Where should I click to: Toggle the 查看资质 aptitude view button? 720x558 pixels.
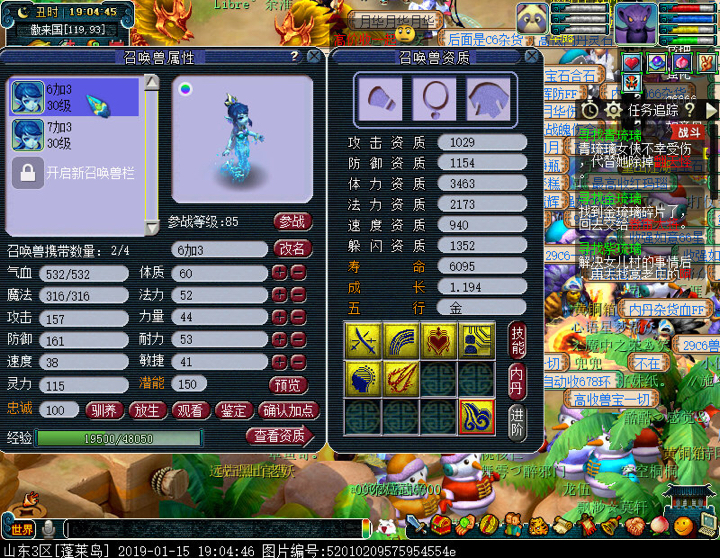(x=279, y=436)
